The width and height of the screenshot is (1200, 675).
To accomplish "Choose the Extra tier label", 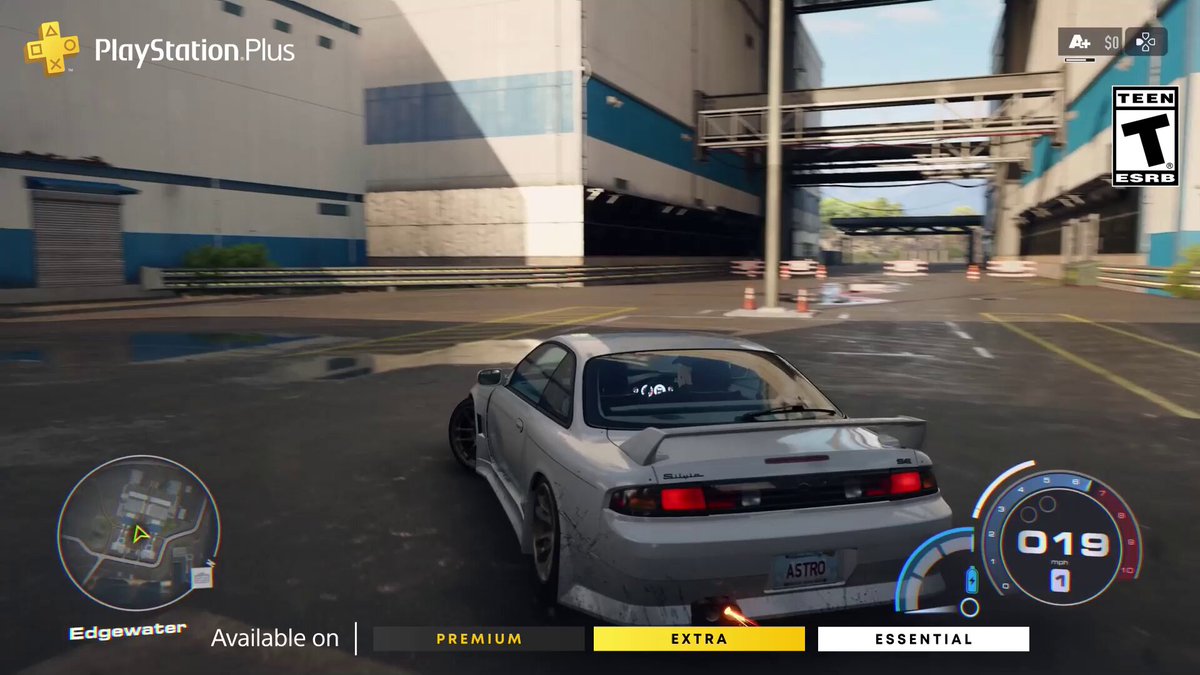I will point(699,639).
